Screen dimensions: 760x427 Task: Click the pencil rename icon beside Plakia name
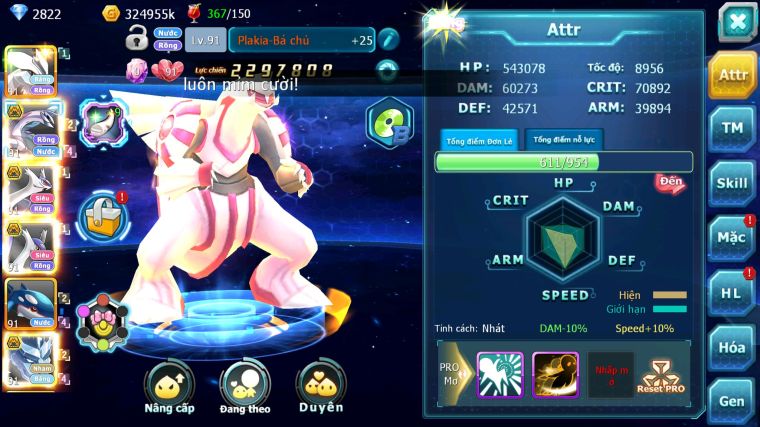389,40
